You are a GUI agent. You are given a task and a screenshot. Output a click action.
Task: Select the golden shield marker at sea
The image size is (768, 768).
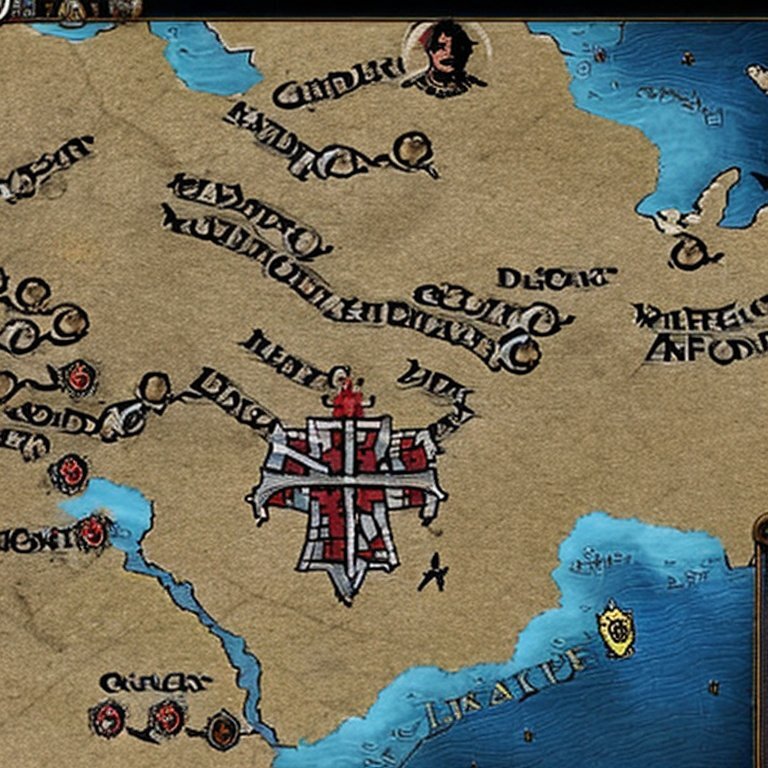[616, 628]
